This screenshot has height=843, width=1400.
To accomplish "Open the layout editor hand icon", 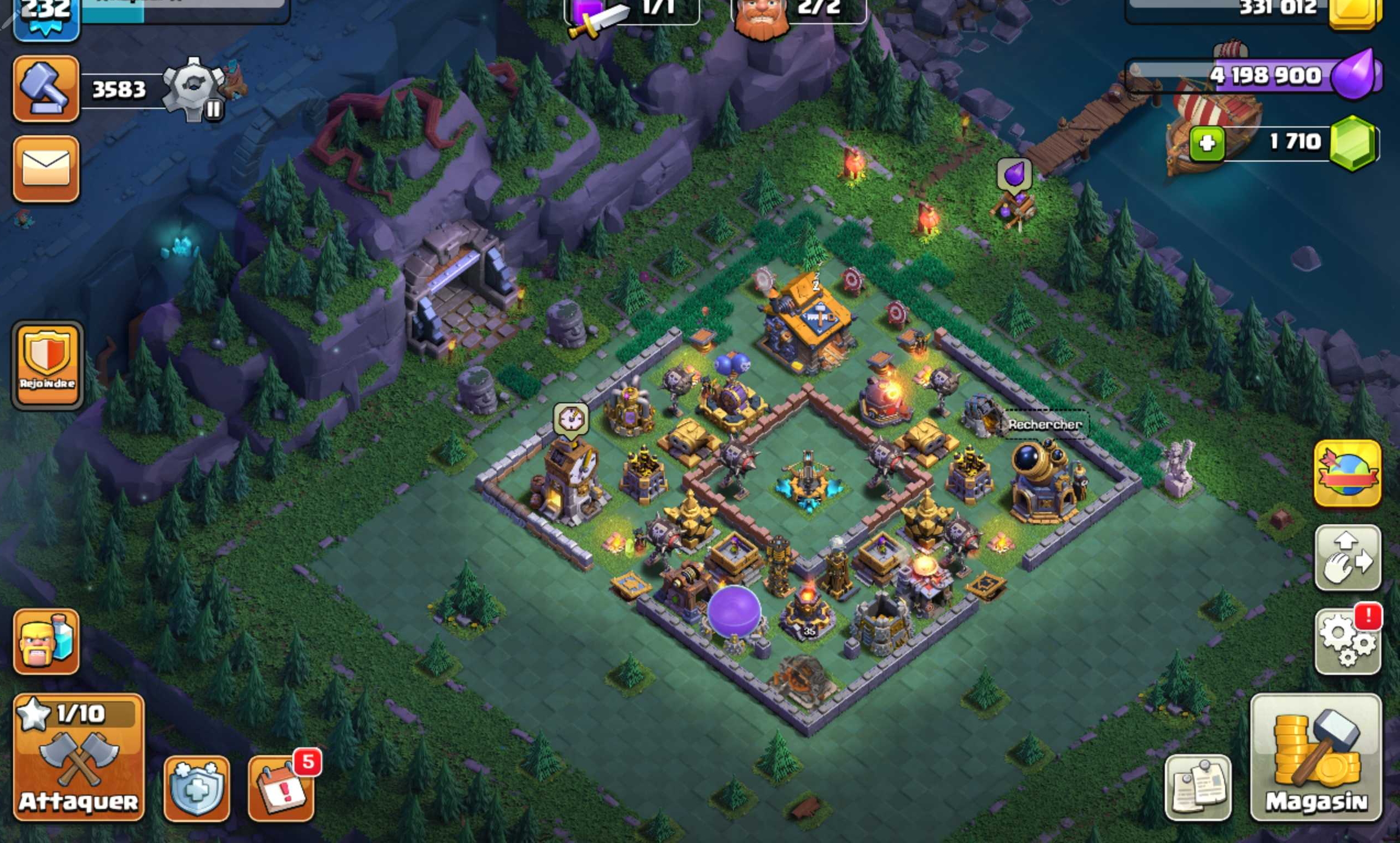I will 1348,558.
